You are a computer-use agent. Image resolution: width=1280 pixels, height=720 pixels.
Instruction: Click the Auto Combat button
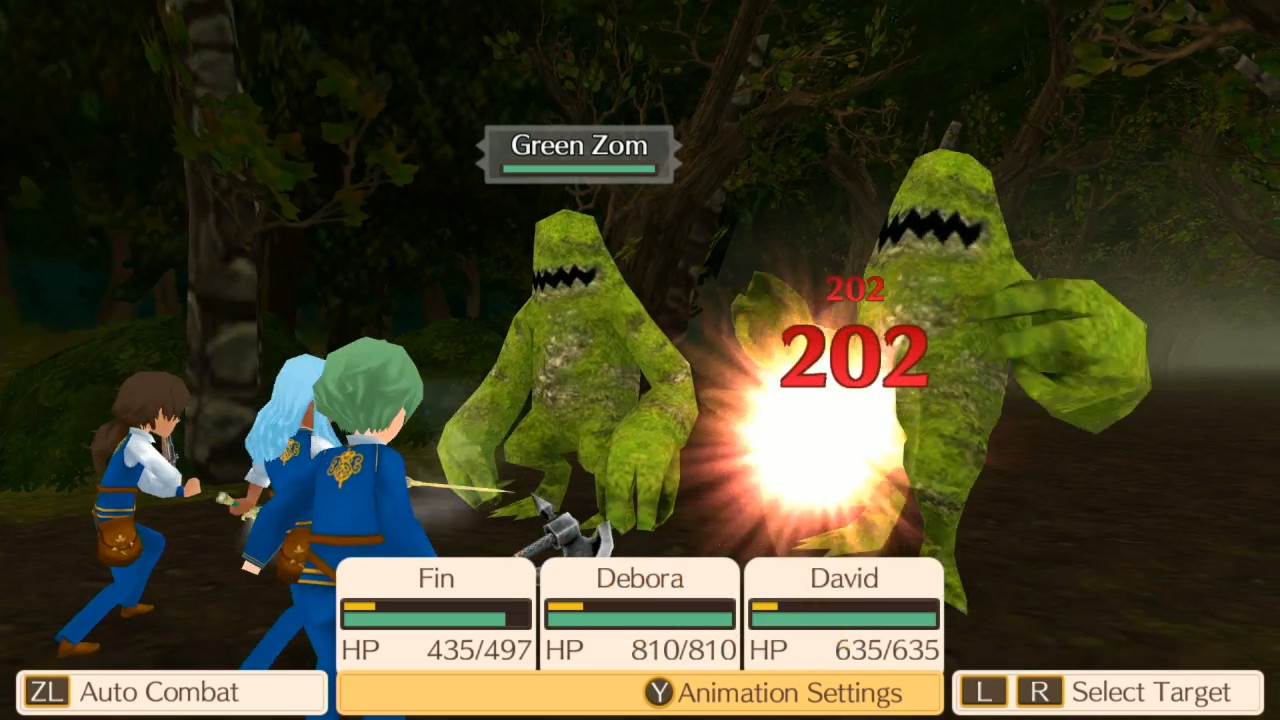[170, 691]
